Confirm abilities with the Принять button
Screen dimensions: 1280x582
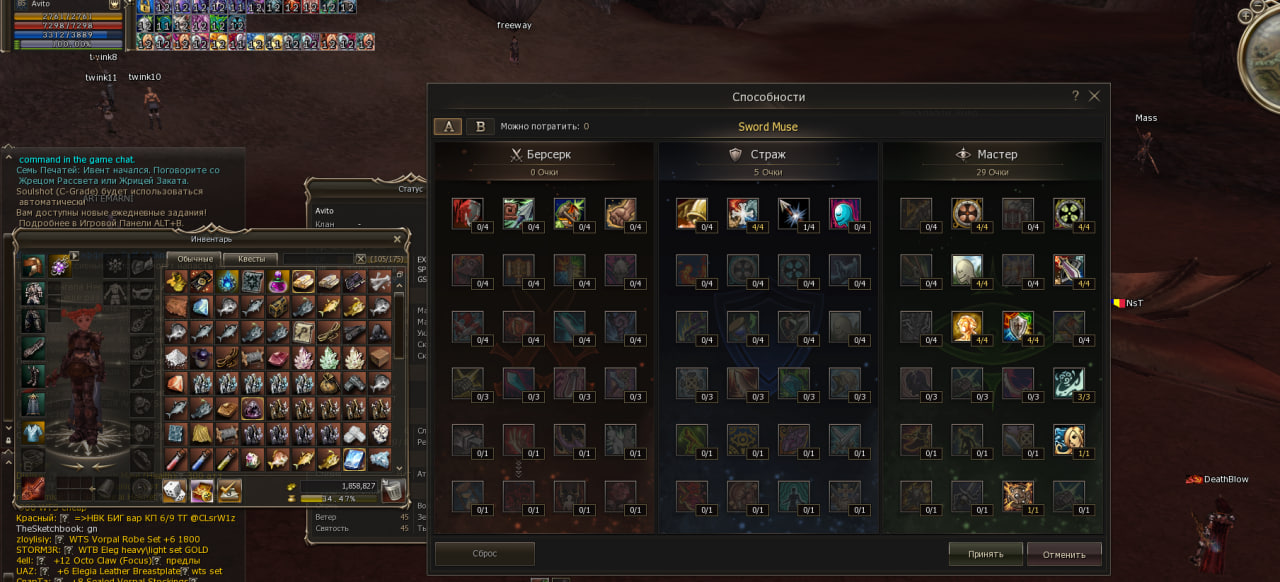pos(985,554)
